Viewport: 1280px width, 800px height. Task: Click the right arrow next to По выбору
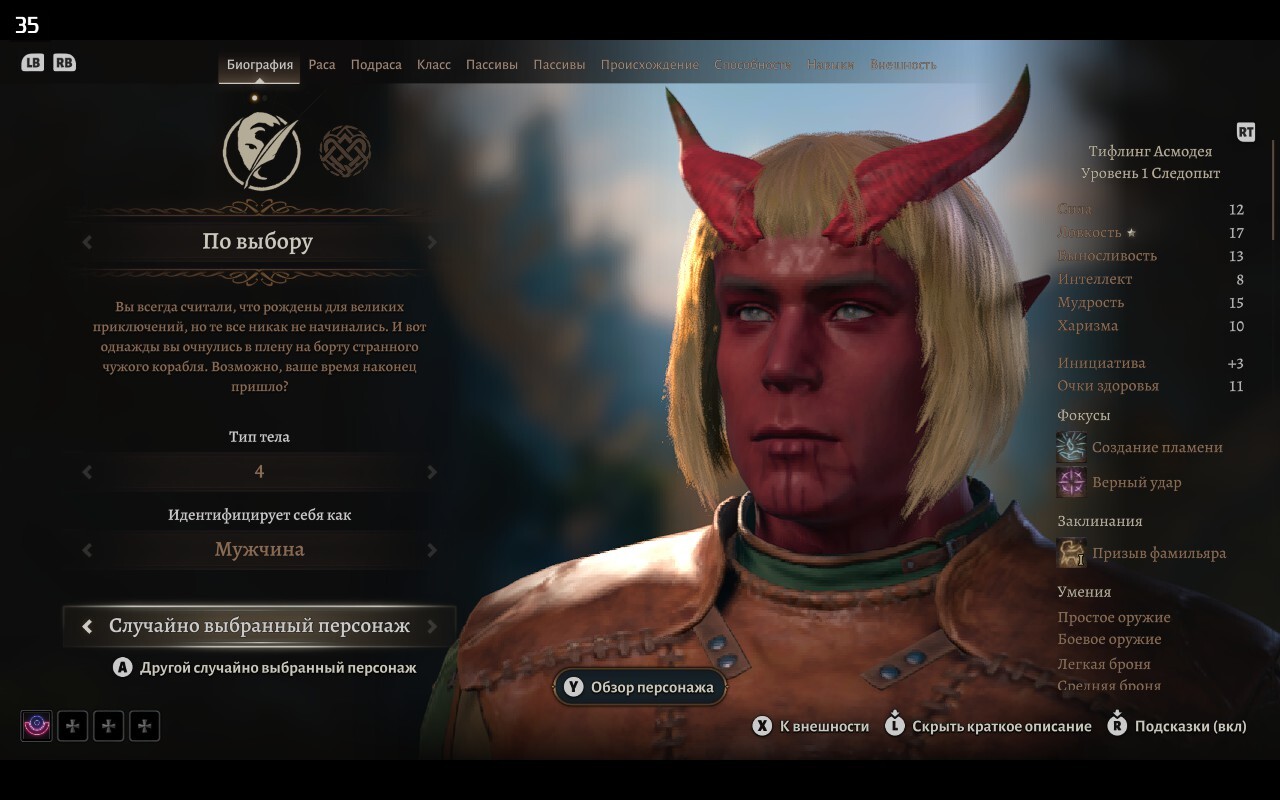coord(432,242)
